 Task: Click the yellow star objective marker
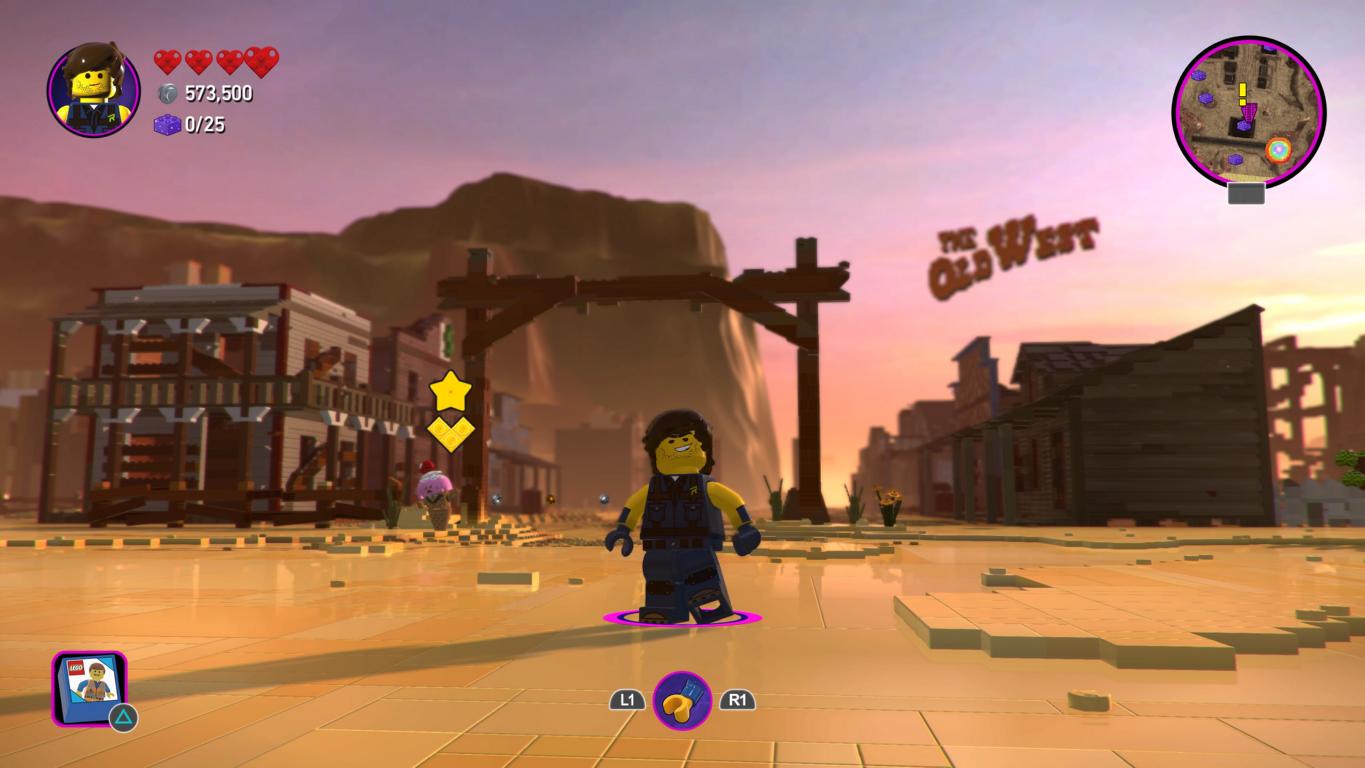[450, 390]
